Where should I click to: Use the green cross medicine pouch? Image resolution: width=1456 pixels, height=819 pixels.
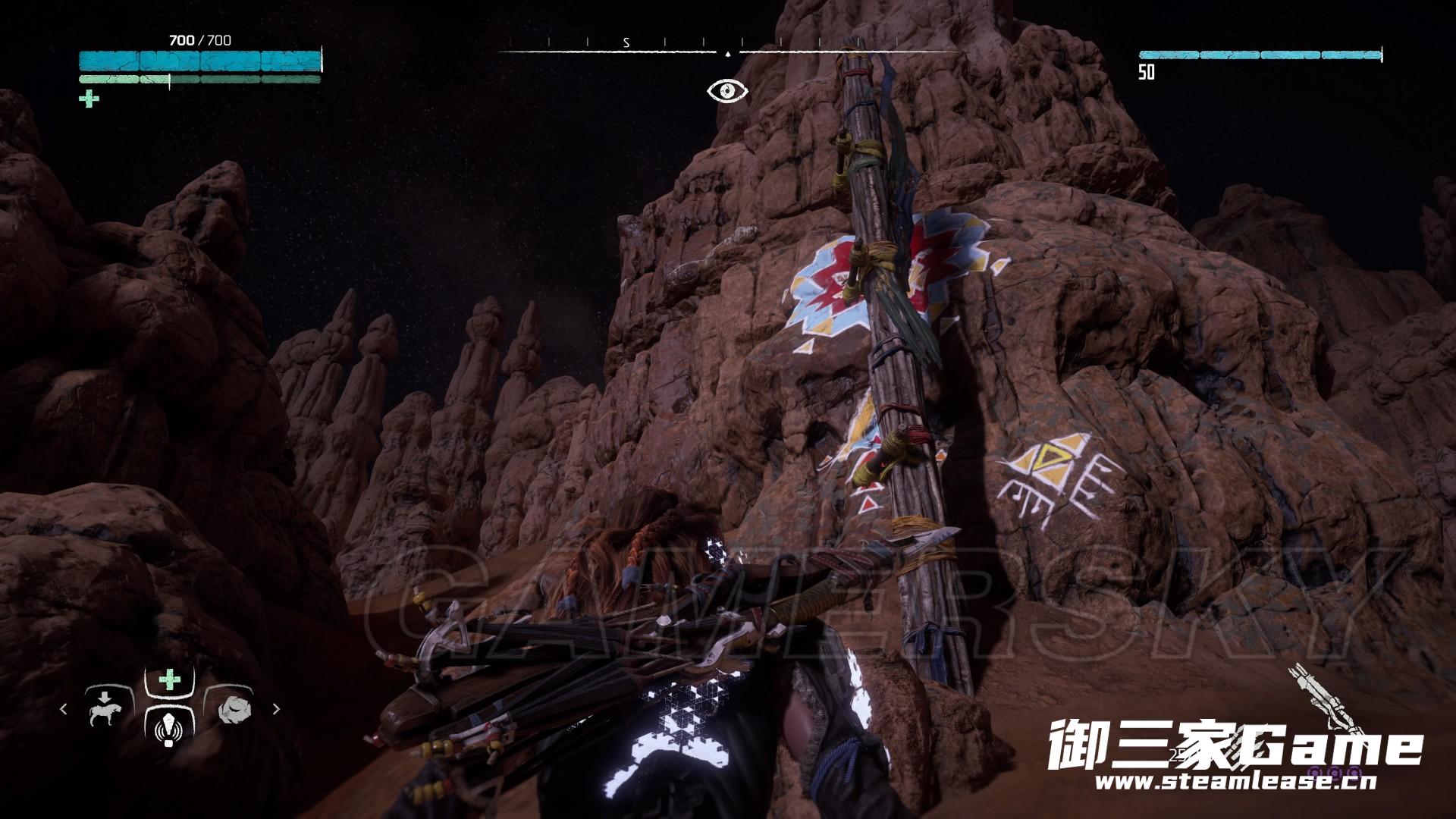pos(169,679)
